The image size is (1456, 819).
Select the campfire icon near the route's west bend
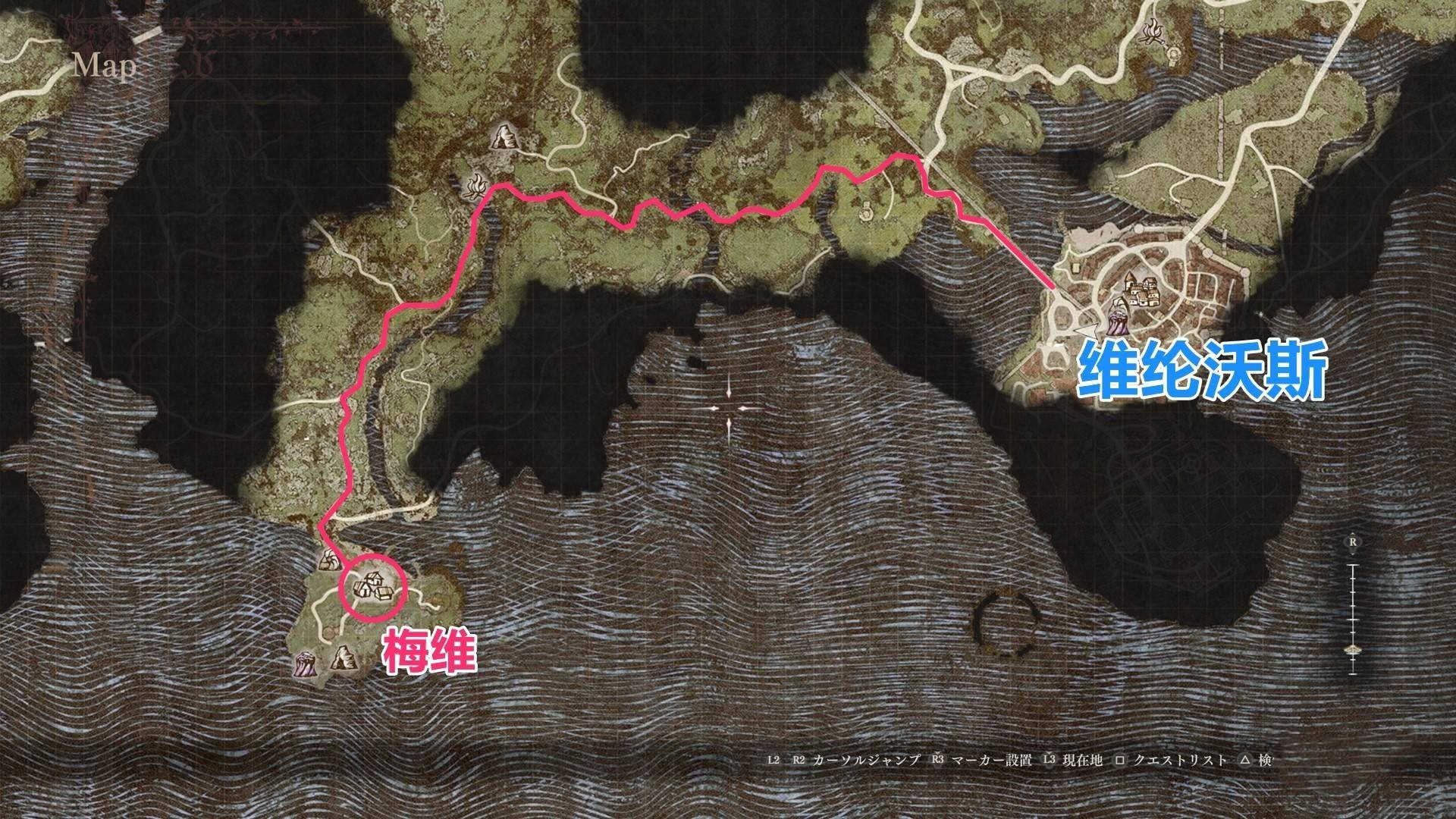476,187
